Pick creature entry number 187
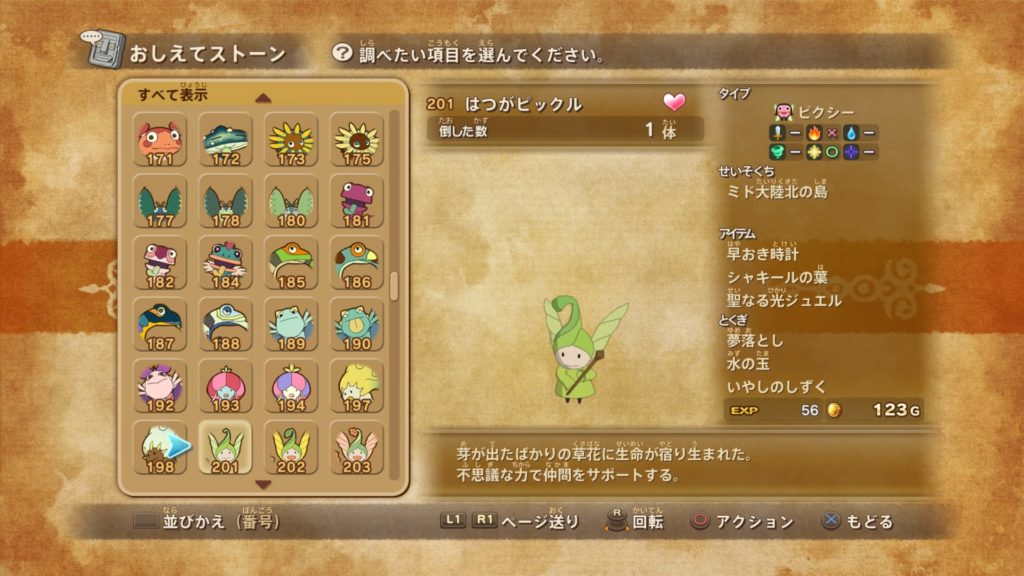Screen dimensions: 1024x576 [160, 323]
